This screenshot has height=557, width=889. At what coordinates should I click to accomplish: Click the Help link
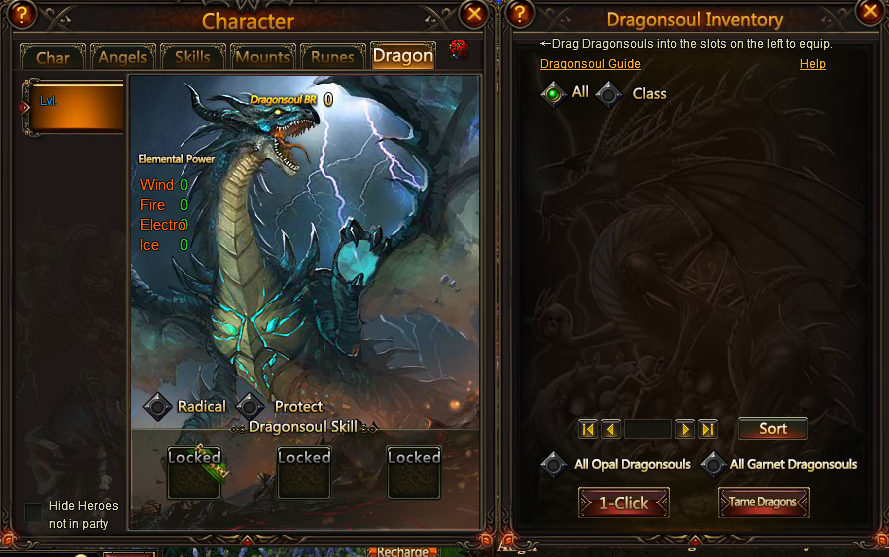(812, 64)
